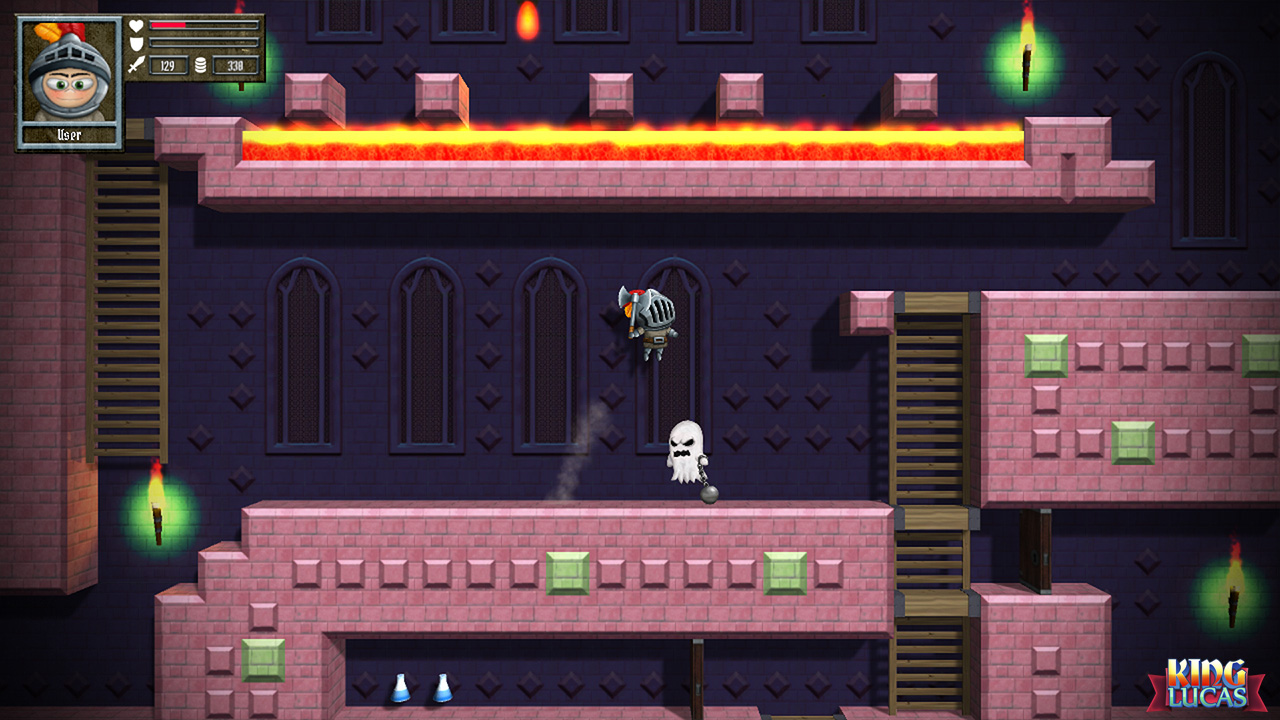Screen dimensions: 1280x720
Task: Click the coin stack currency icon
Action: coord(201,64)
